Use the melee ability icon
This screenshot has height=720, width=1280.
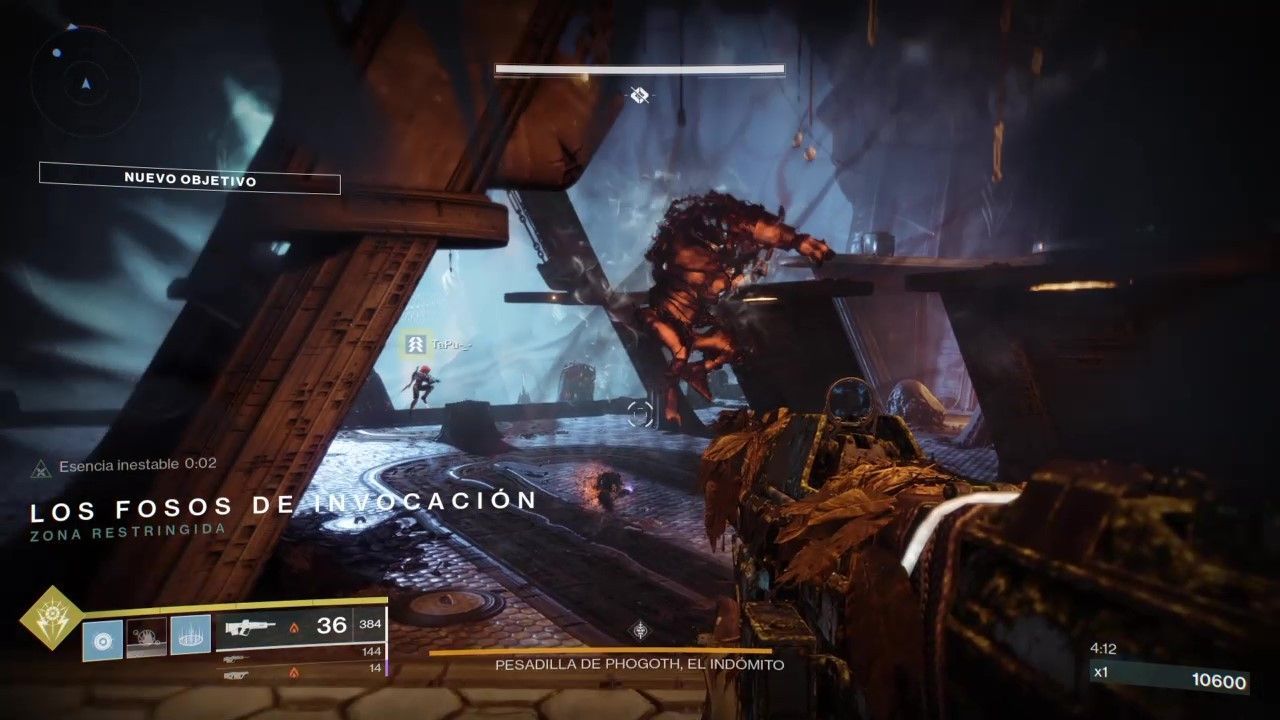(146, 637)
